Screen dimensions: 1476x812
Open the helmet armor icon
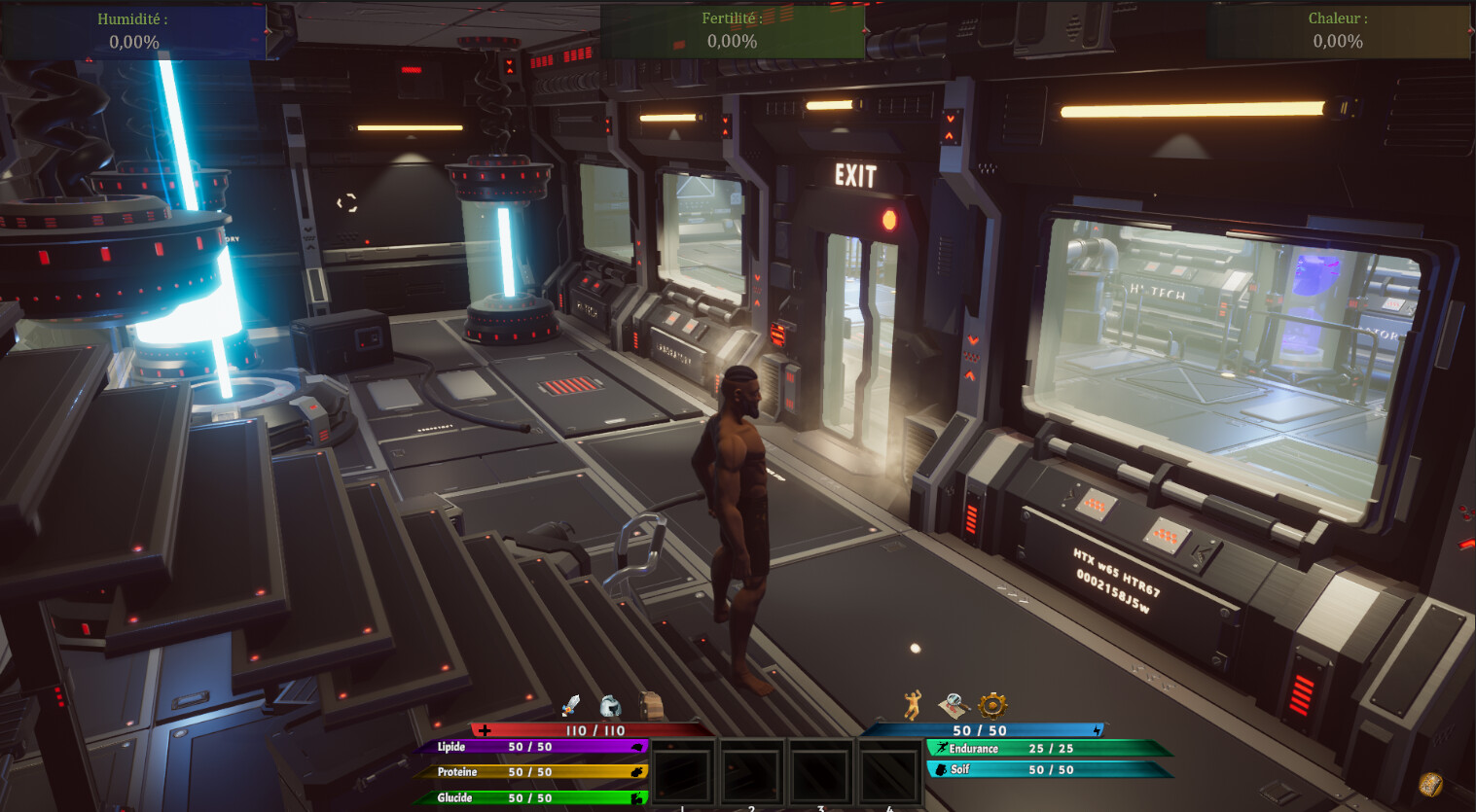pyautogui.click(x=610, y=705)
